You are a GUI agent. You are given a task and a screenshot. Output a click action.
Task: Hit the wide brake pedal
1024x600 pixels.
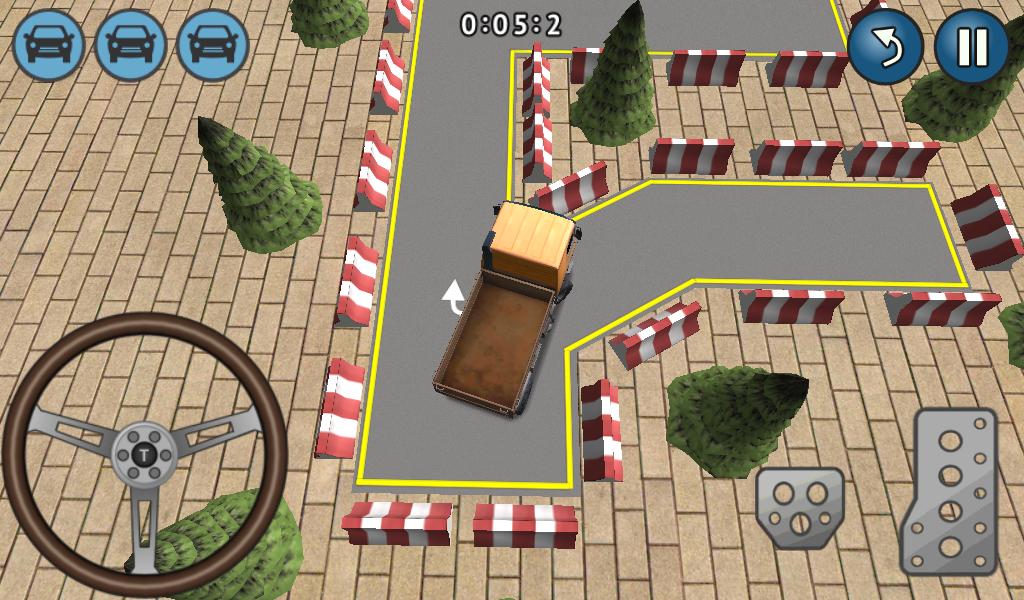[800, 507]
